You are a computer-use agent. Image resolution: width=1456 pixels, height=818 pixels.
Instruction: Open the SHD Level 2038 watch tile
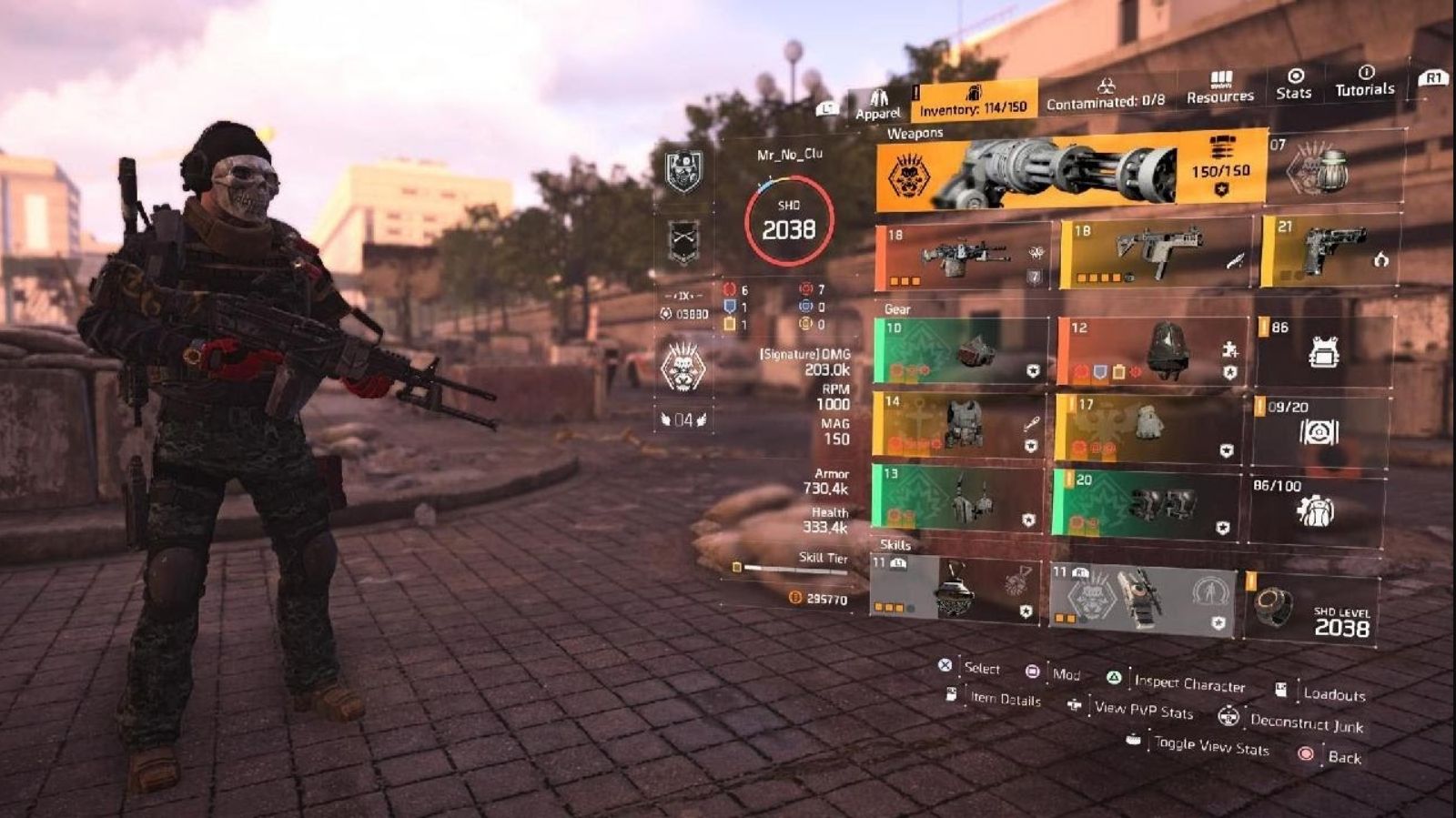1310,608
